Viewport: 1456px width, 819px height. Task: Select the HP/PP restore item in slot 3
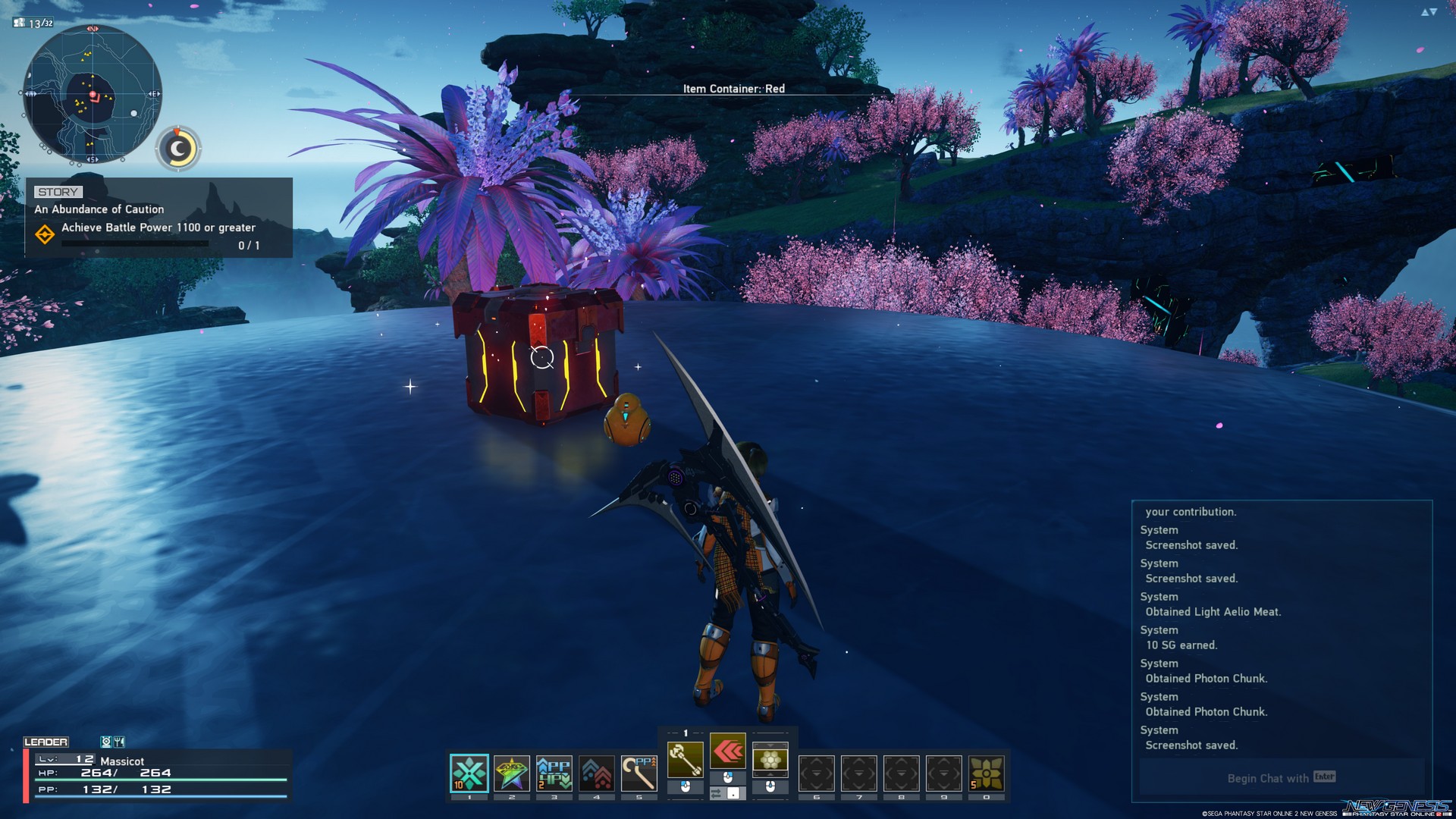point(554,771)
